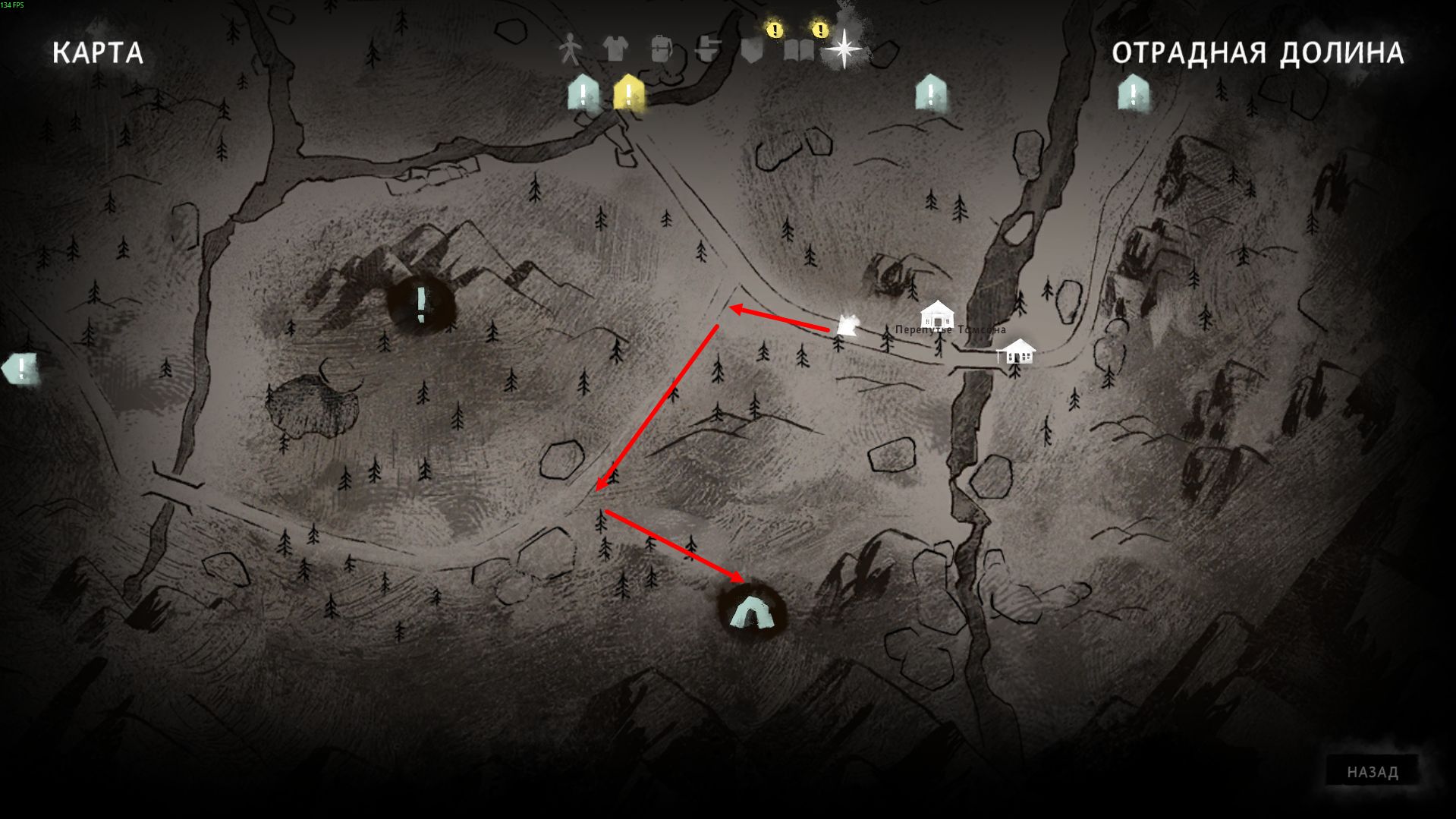Select the black circle exclamation marker
1456x819 pixels.
[421, 304]
